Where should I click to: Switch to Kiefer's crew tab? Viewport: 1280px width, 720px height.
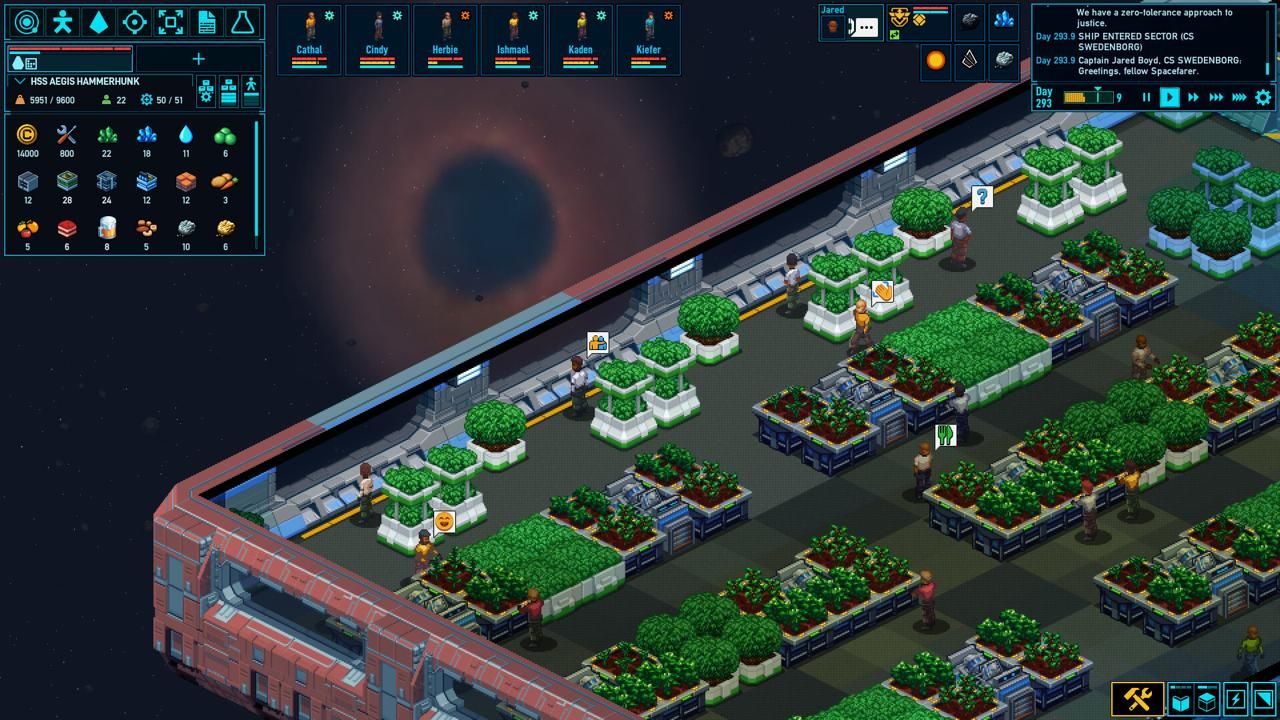[649, 38]
